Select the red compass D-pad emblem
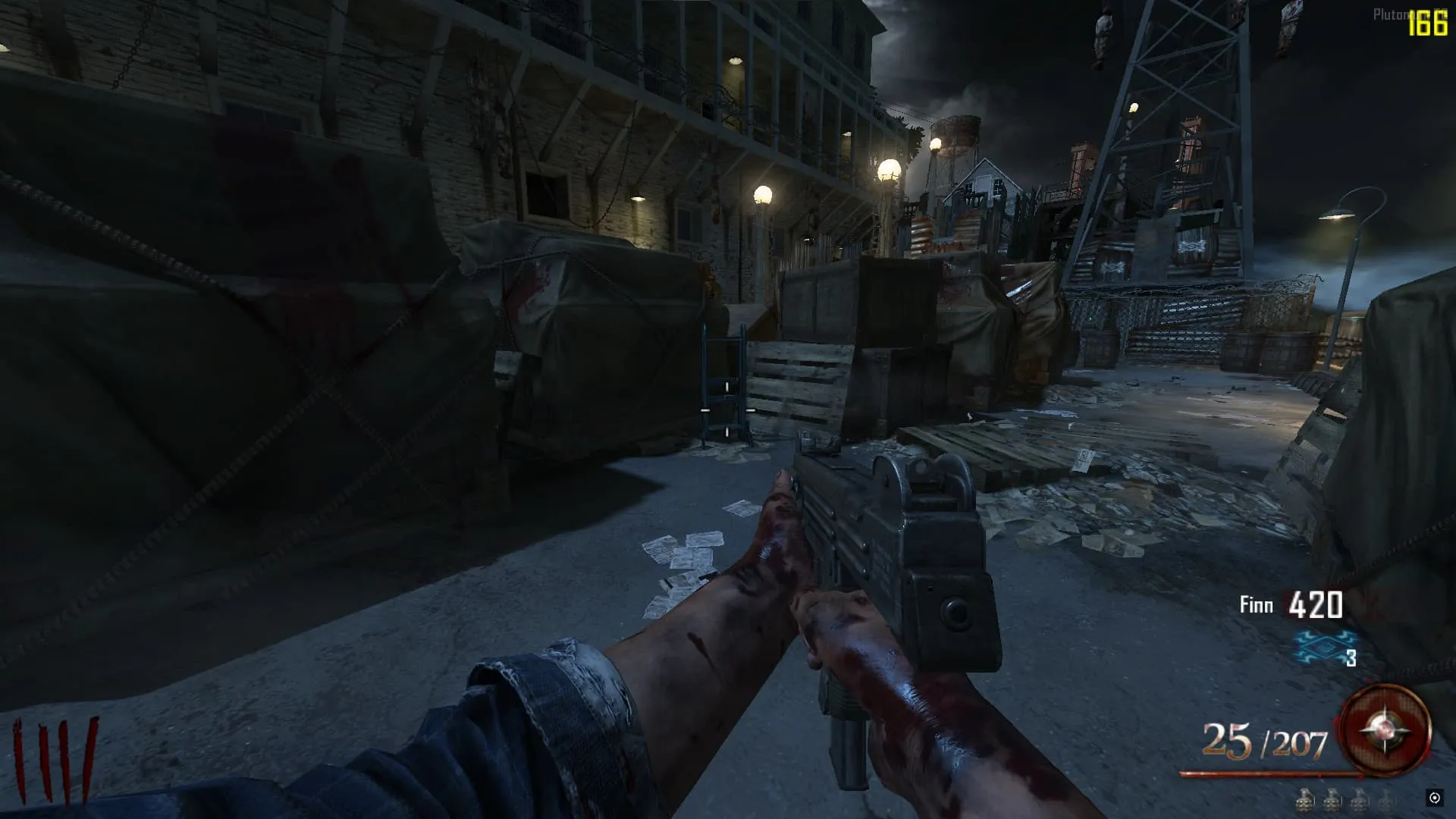Screen dimensions: 1456x819 click(x=1385, y=731)
